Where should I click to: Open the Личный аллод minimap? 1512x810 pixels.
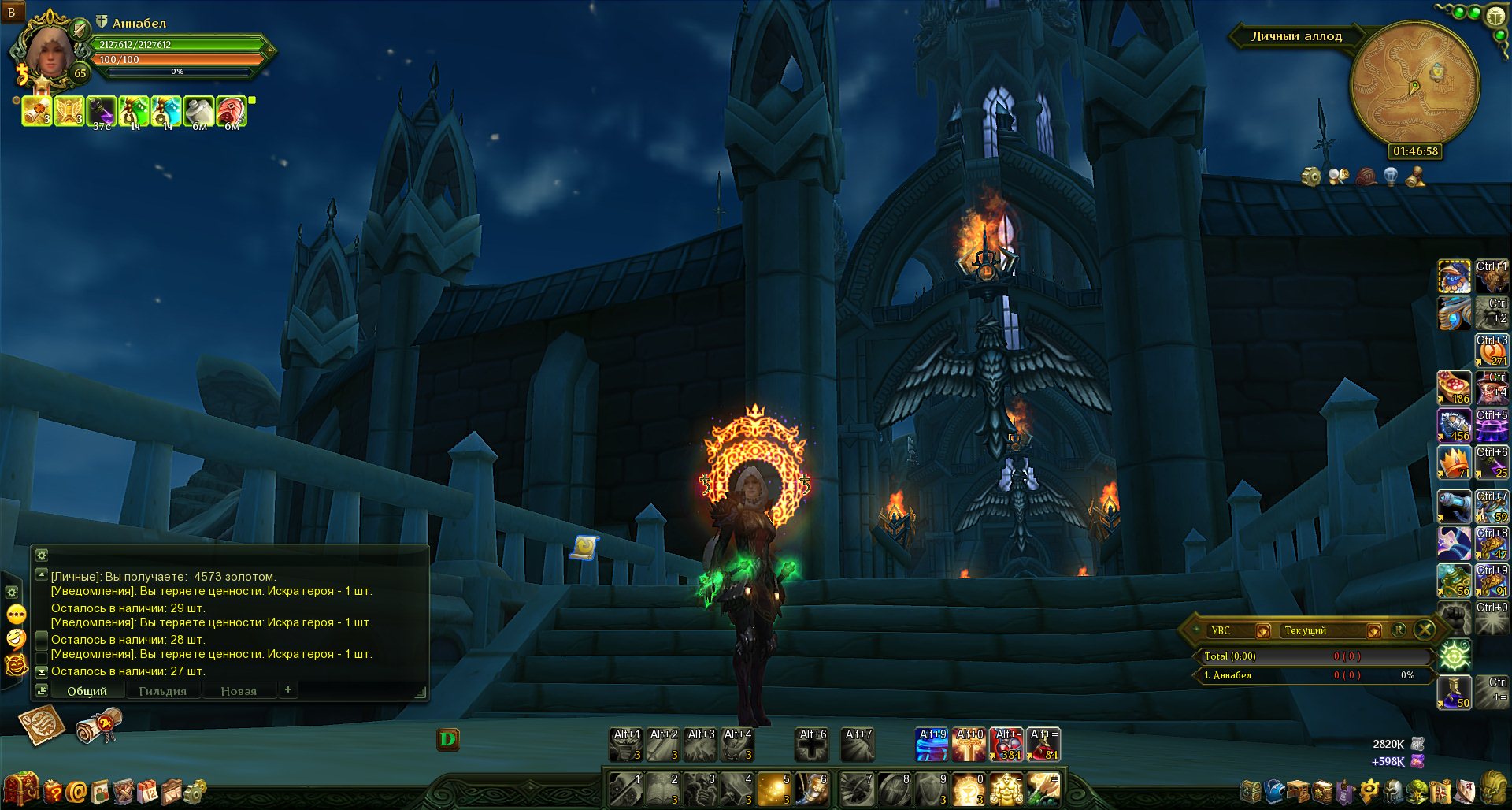coord(1414,84)
